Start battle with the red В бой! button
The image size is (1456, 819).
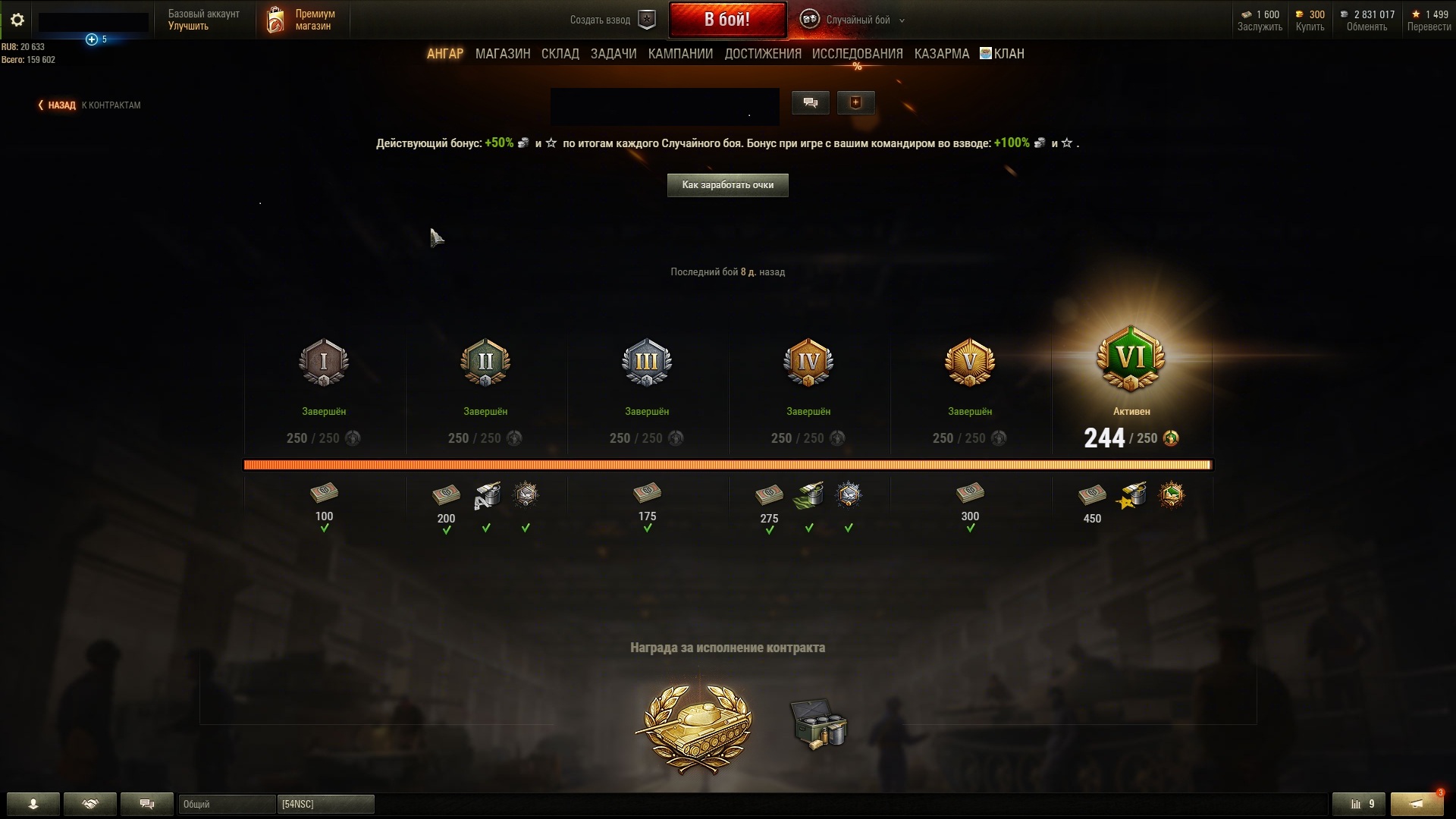pyautogui.click(x=726, y=20)
